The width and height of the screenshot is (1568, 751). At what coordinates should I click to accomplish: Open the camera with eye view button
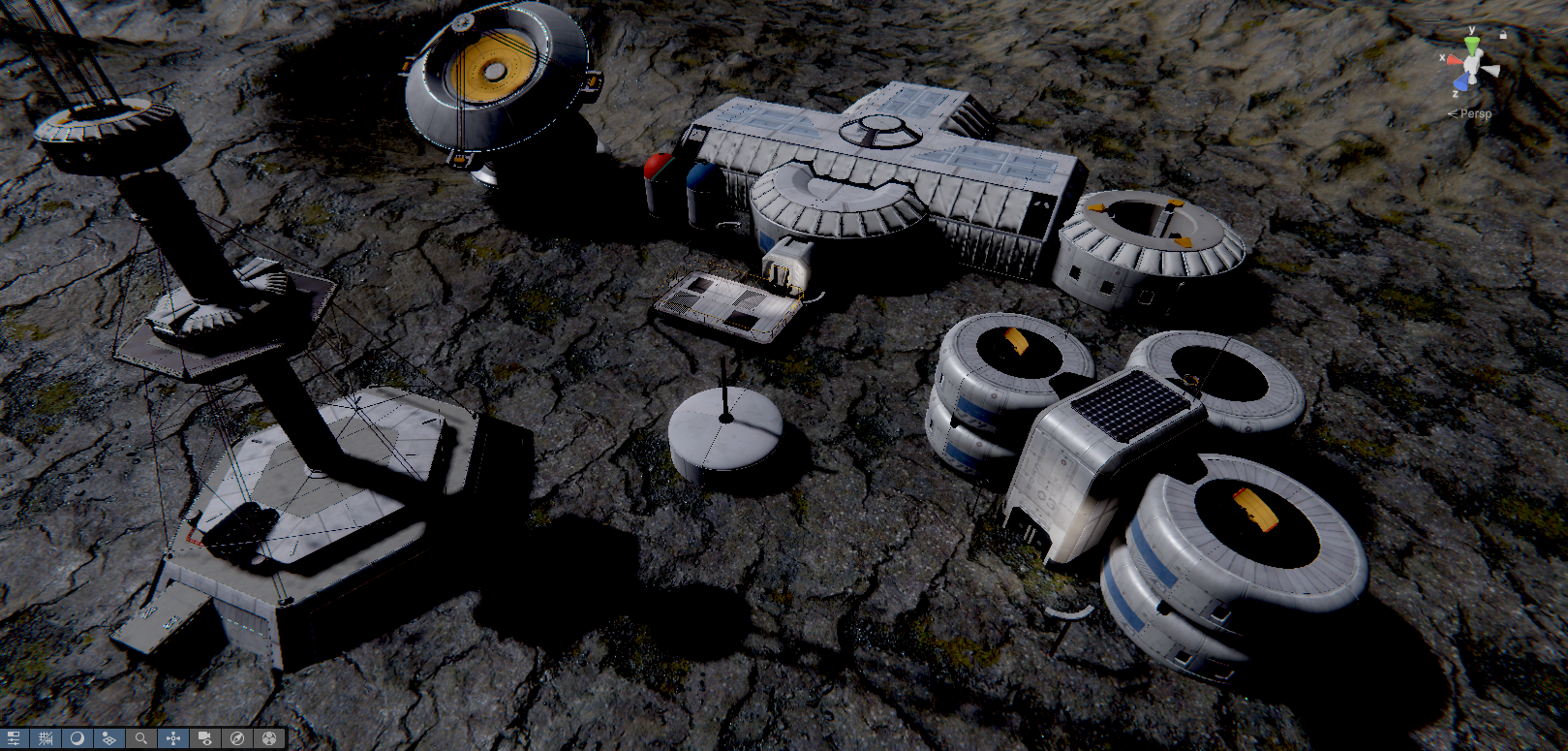point(205,738)
